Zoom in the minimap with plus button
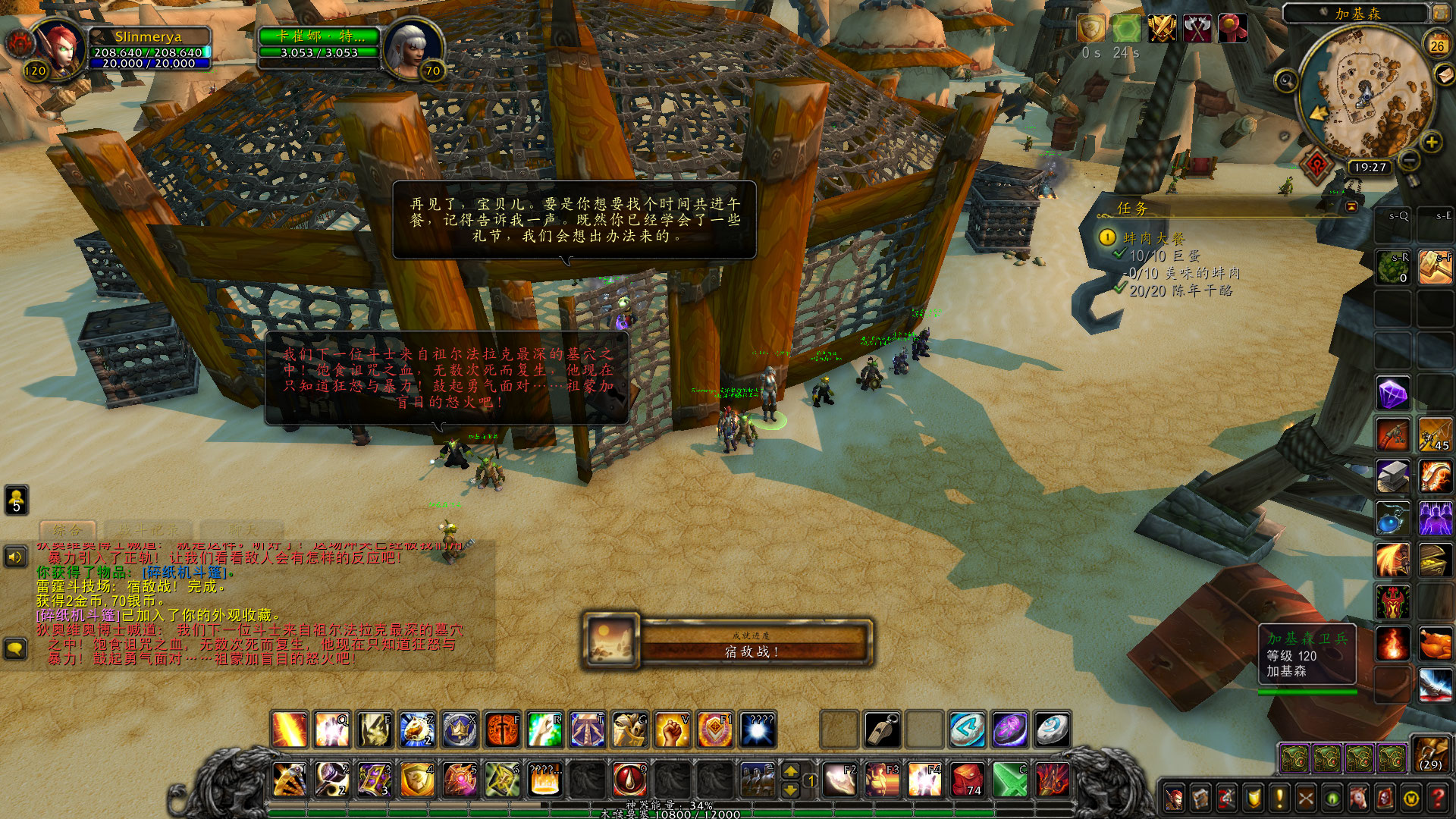Screen dimensions: 1456x819 coord(1431,142)
